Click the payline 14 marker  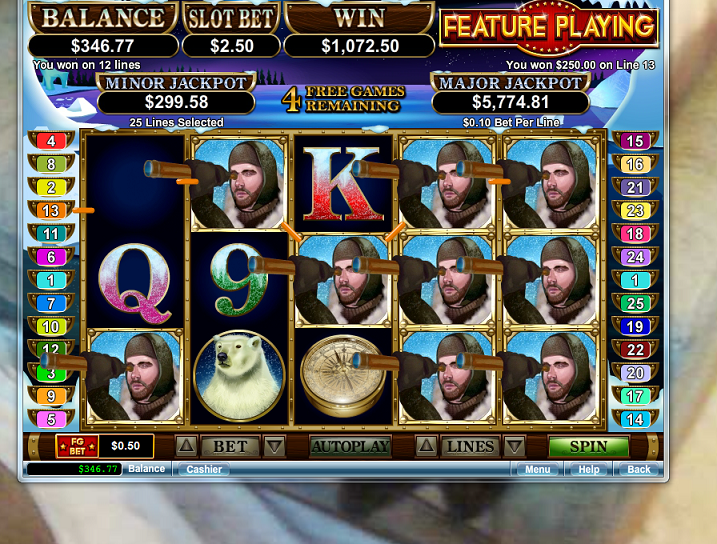[x=634, y=420]
